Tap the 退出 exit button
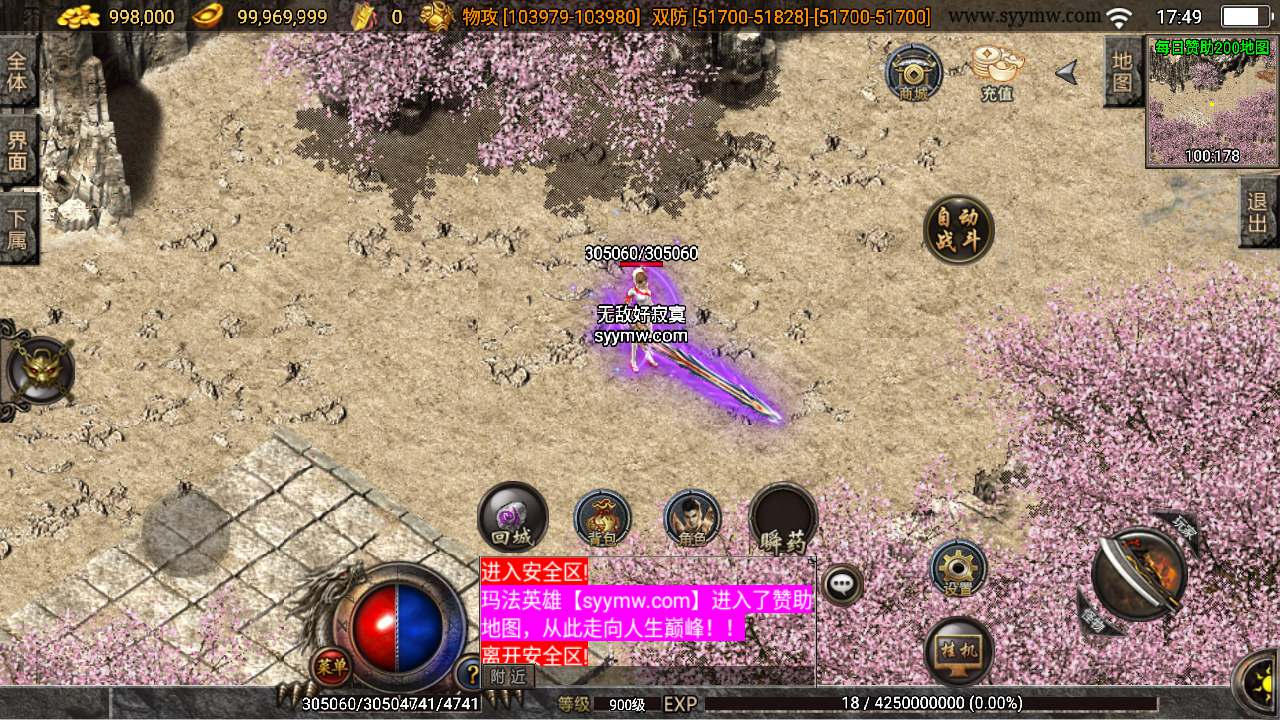 [1258, 212]
